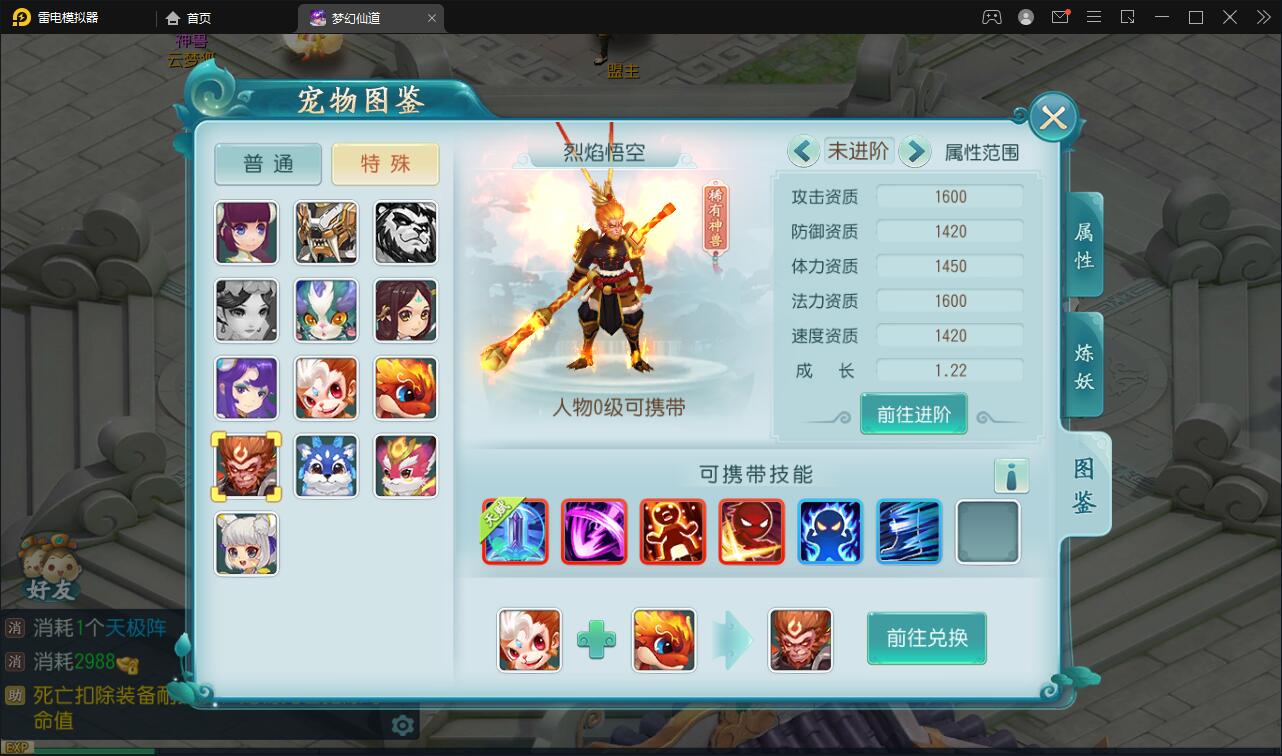Select the red spirit face skill icon
This screenshot has width=1282, height=756.
[x=752, y=532]
